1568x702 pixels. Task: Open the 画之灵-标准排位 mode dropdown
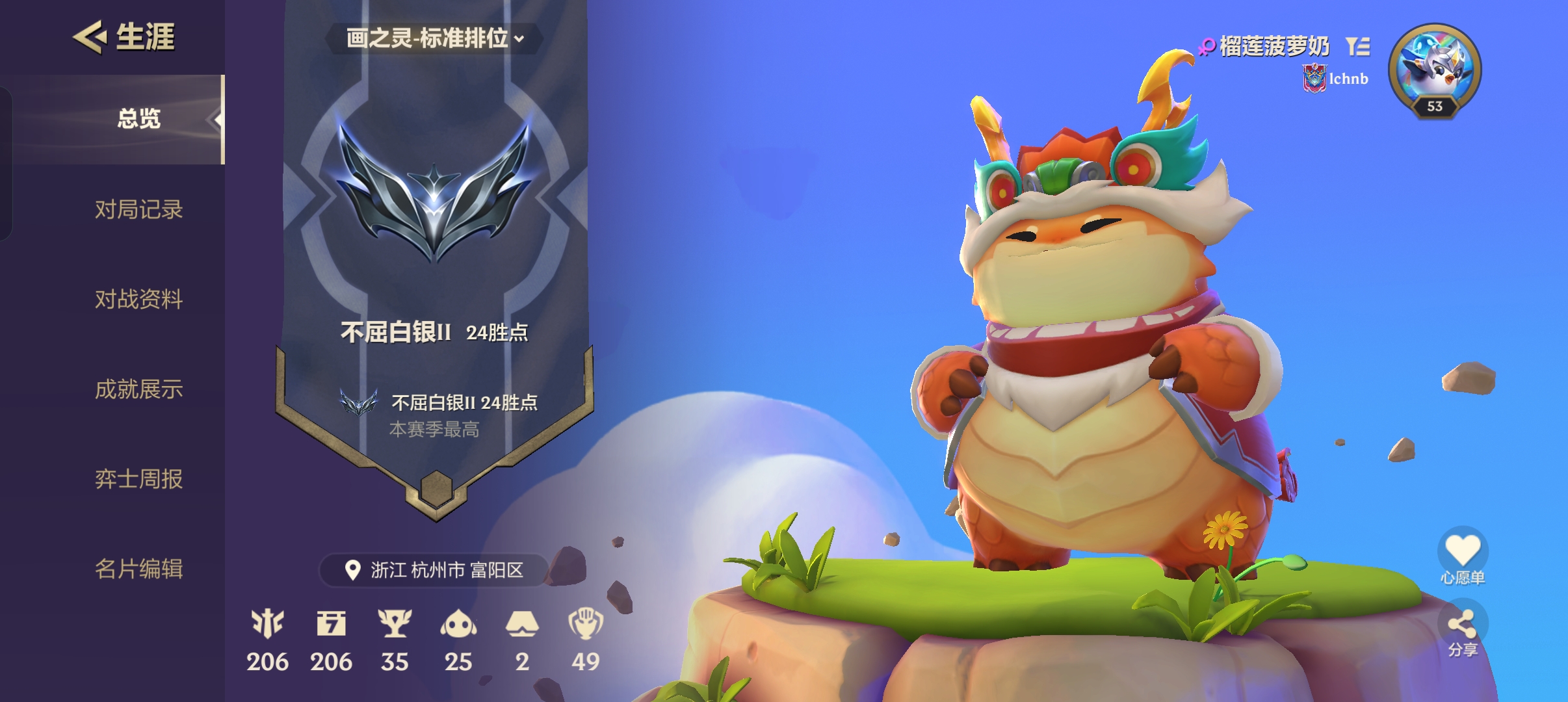click(434, 39)
